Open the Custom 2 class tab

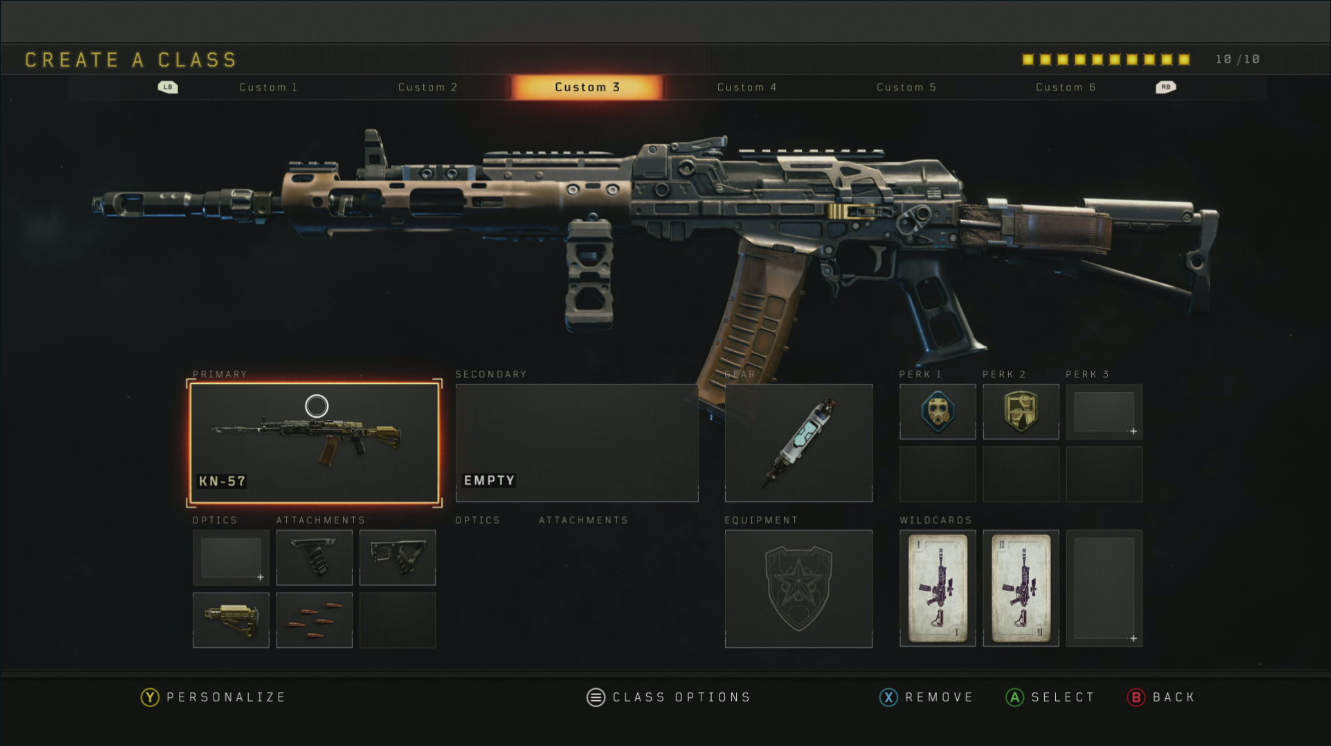(x=427, y=87)
